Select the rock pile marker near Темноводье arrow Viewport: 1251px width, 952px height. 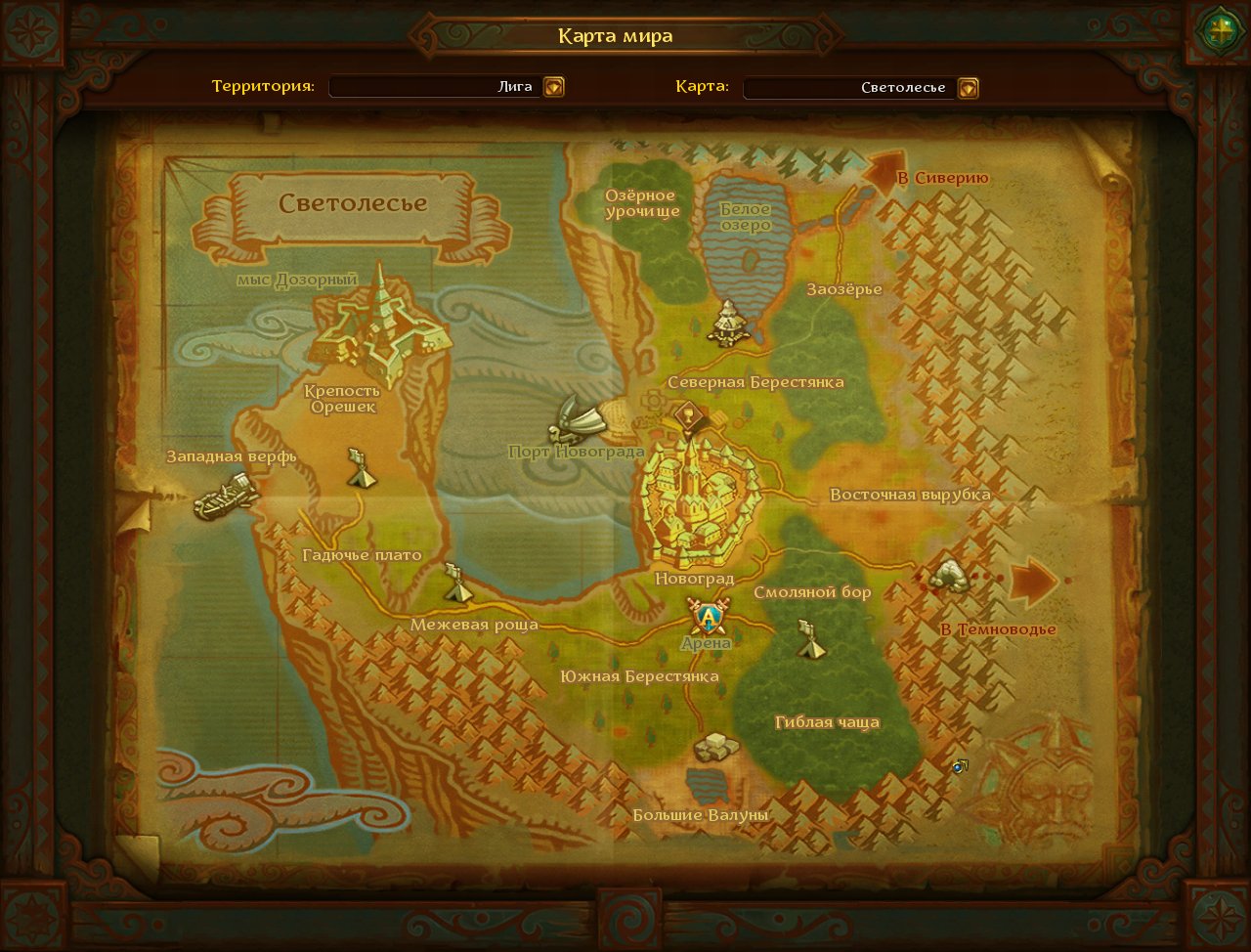click(x=948, y=575)
